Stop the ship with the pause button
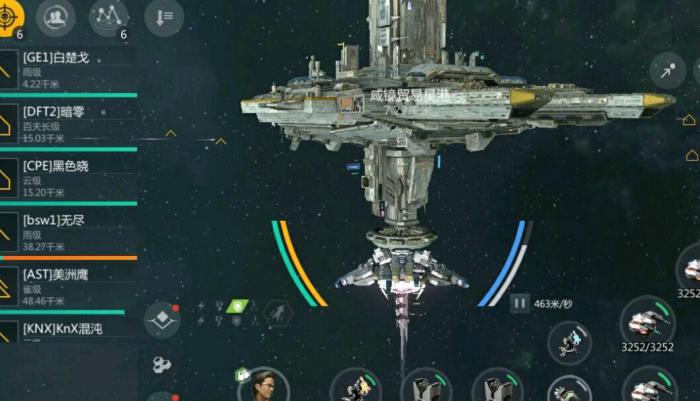The height and width of the screenshot is (401, 700). point(519,302)
